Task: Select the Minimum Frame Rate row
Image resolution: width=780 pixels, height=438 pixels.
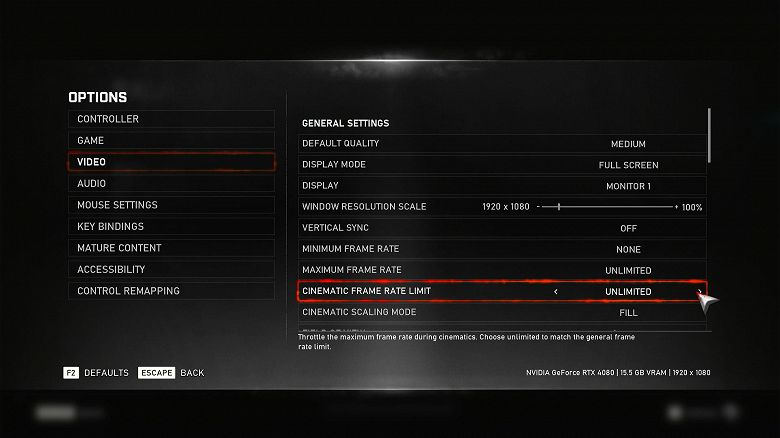Action: [x=502, y=249]
